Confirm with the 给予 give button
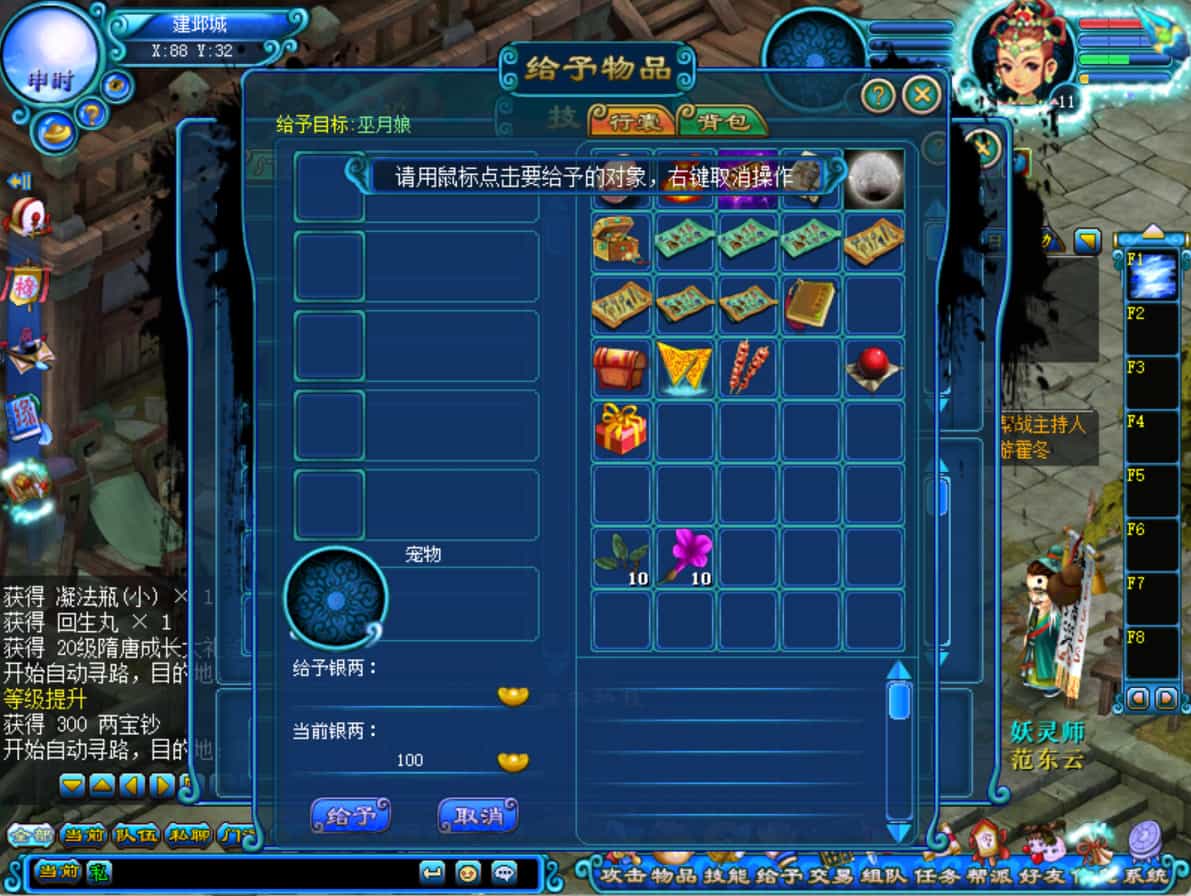 [350, 815]
